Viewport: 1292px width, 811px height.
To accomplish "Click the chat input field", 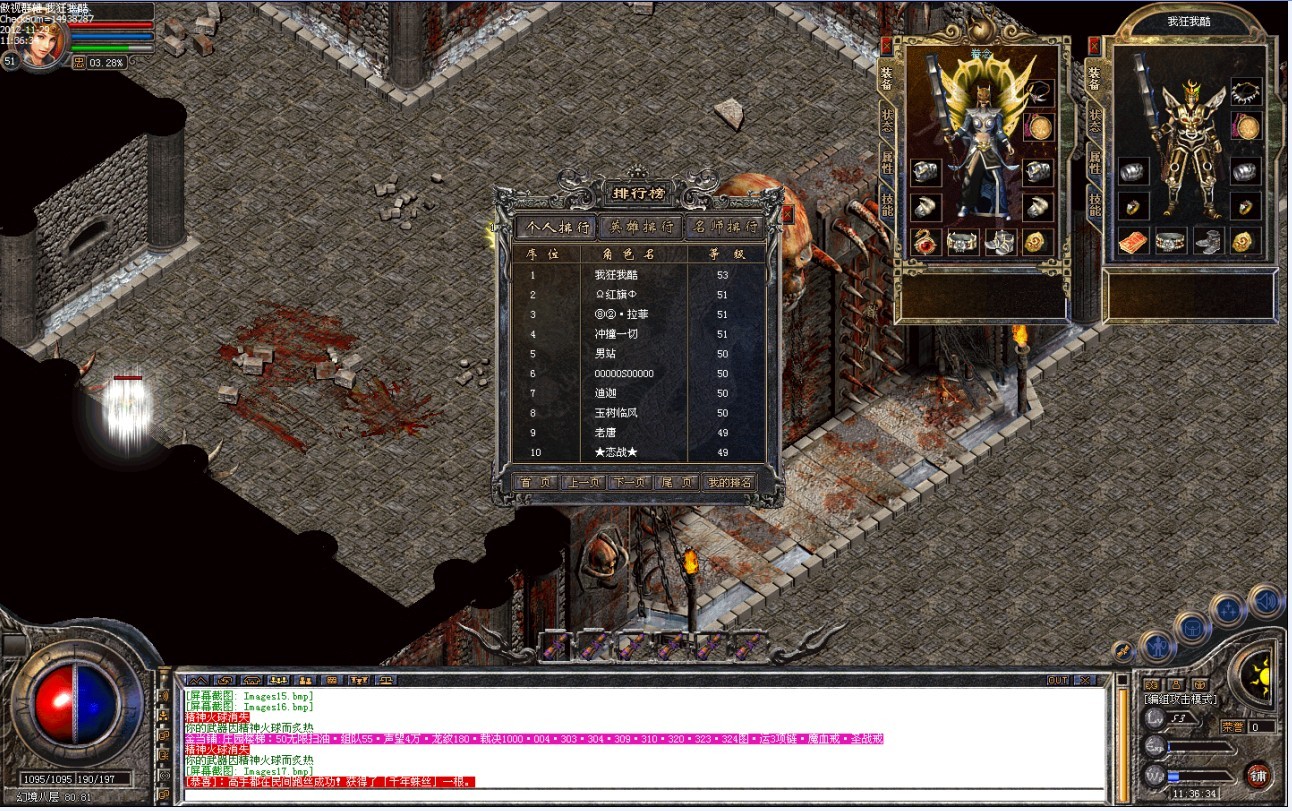I will coord(640,796).
